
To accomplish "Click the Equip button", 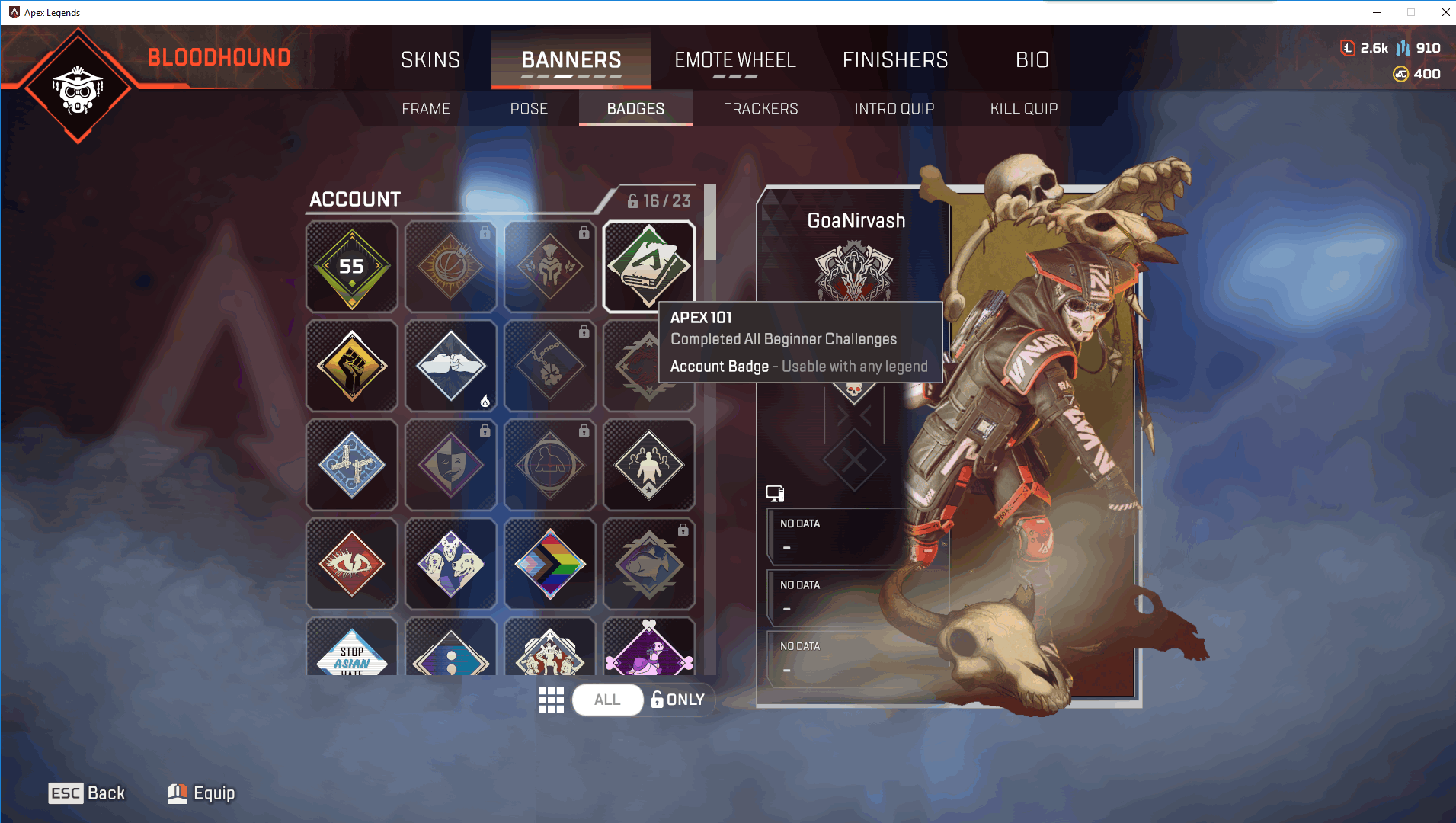I will 200,793.
